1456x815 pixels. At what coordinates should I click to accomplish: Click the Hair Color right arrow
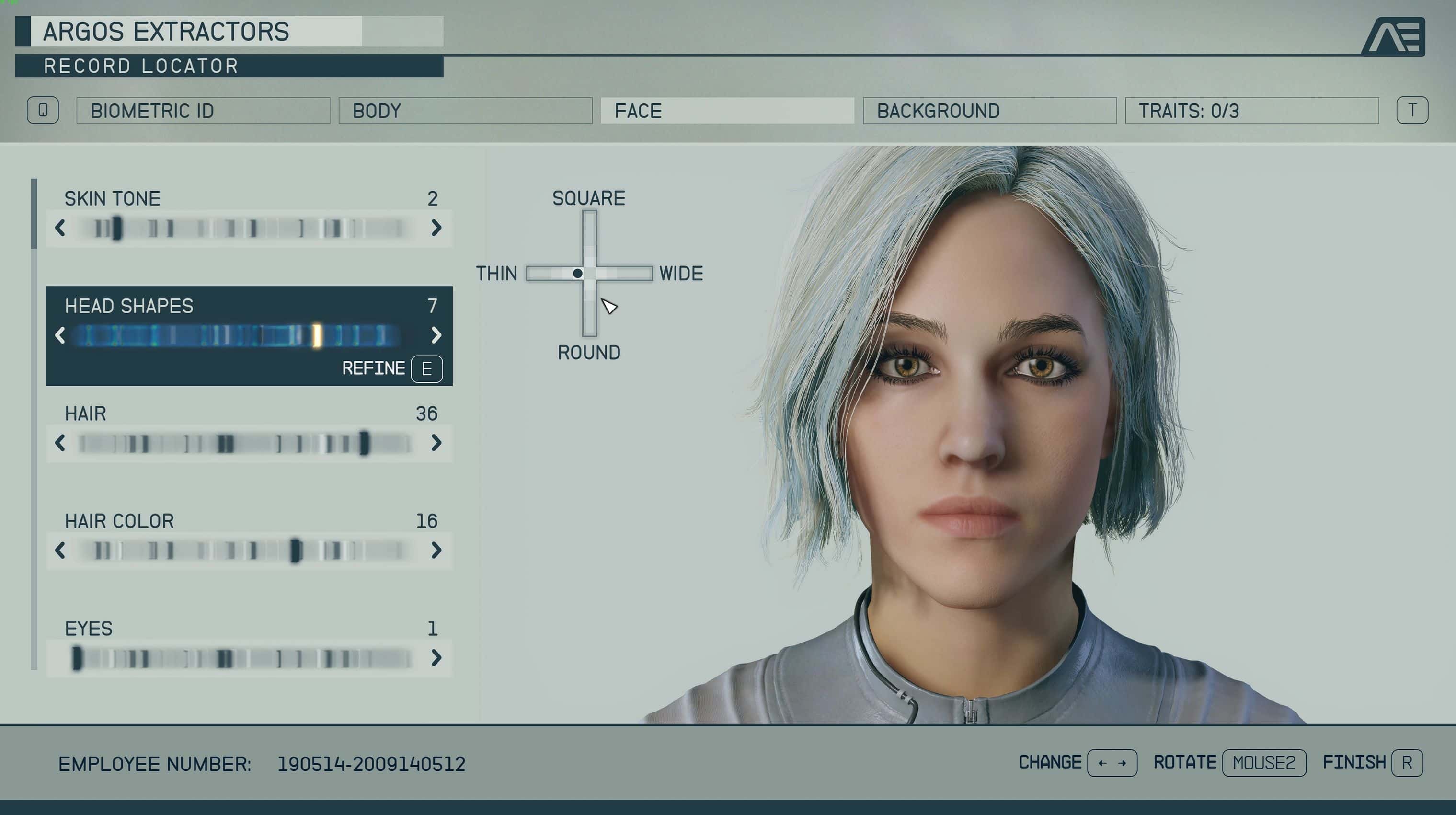pyautogui.click(x=436, y=551)
